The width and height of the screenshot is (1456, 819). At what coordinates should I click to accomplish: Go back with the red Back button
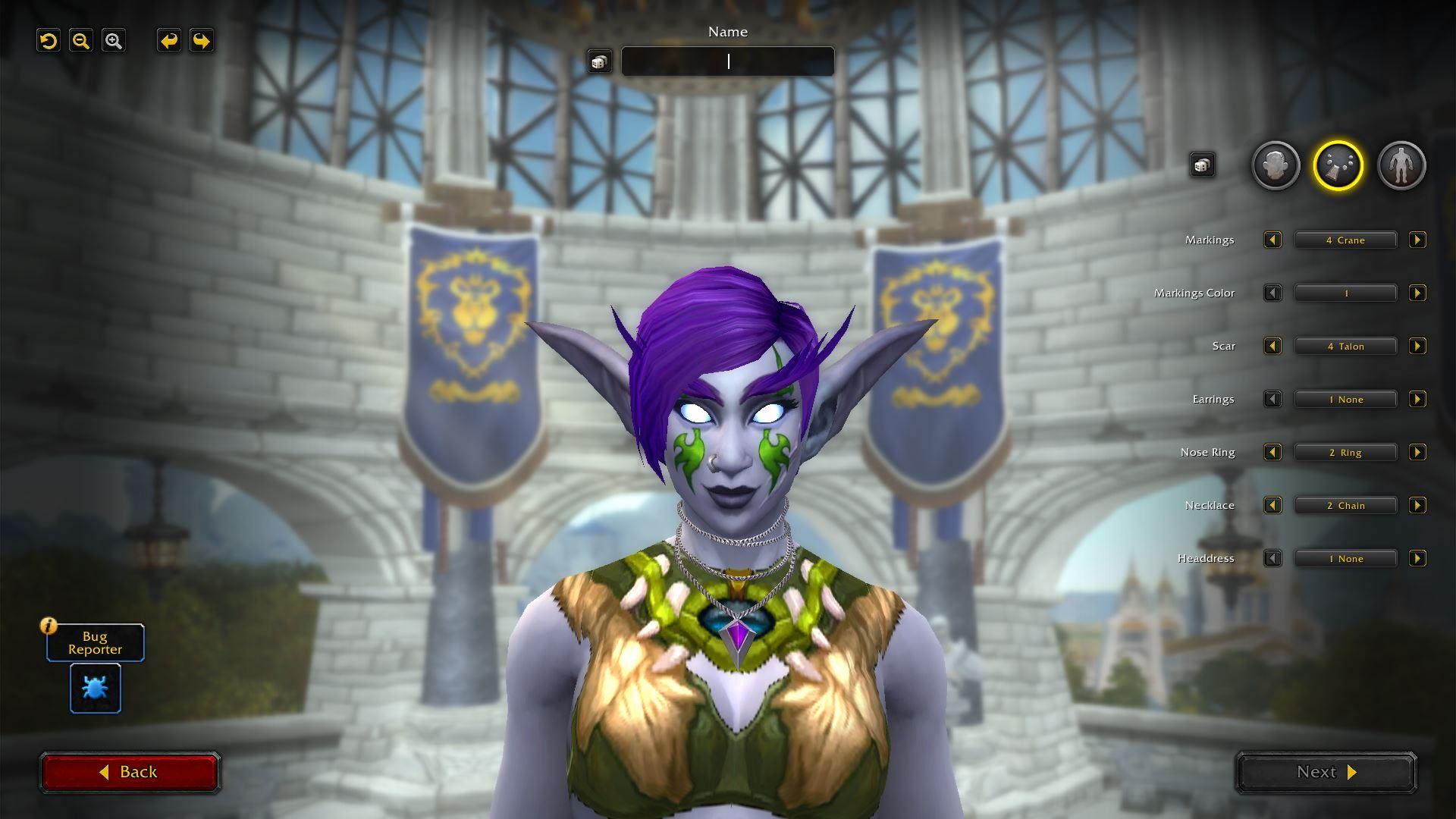[x=130, y=772]
